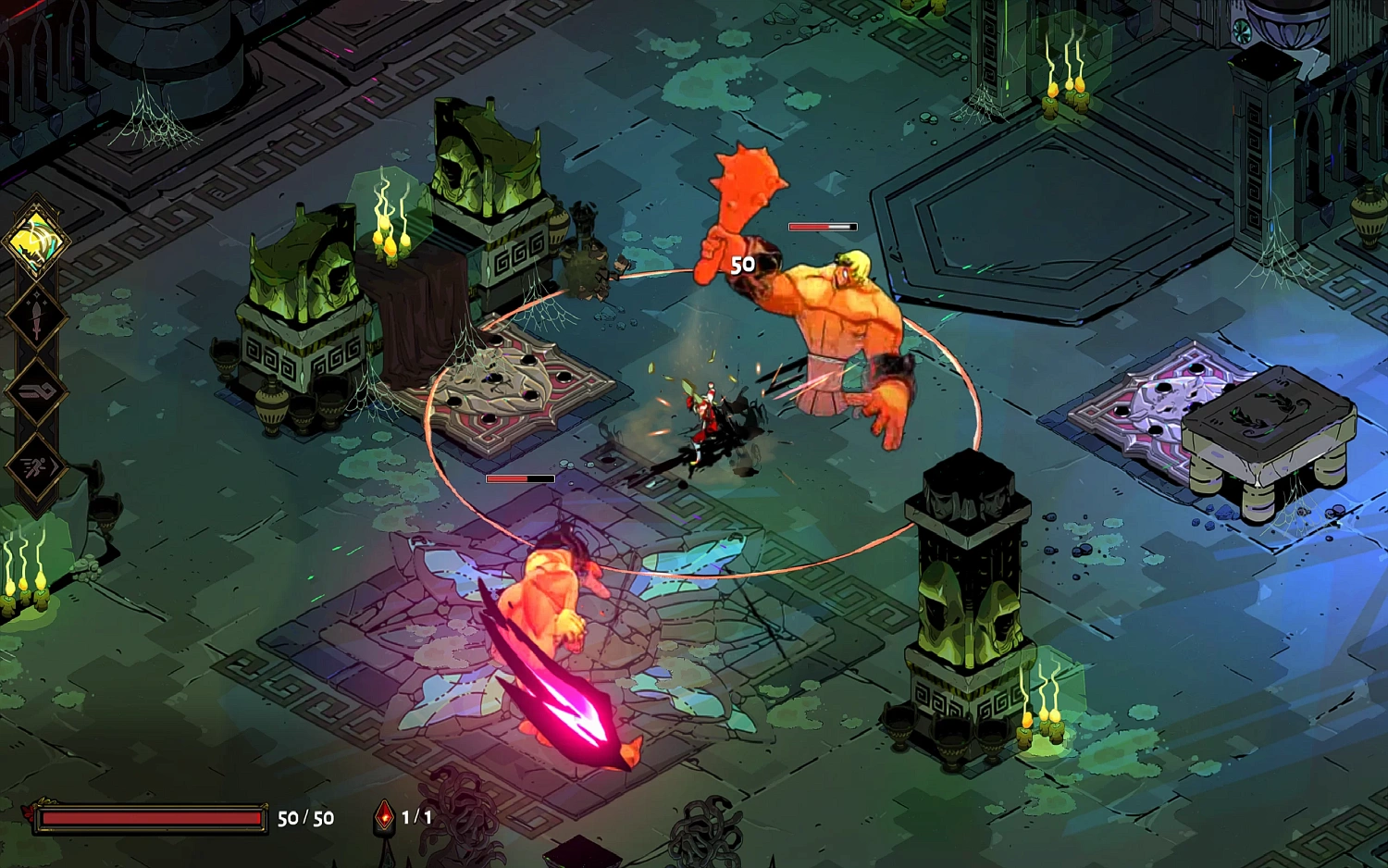Click the red bloodstone cast gem icon
The width and height of the screenshot is (1388, 868).
click(x=384, y=816)
